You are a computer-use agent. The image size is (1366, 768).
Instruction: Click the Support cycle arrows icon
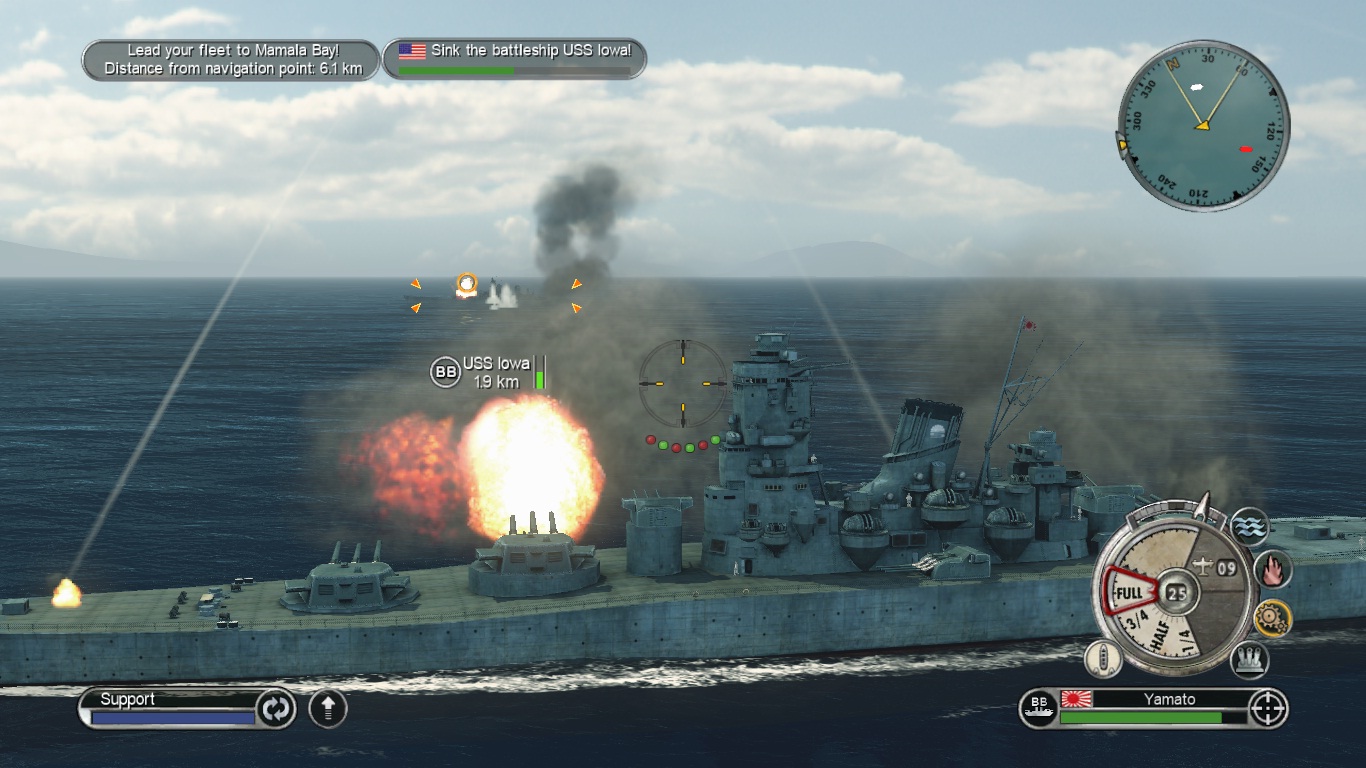coord(276,708)
